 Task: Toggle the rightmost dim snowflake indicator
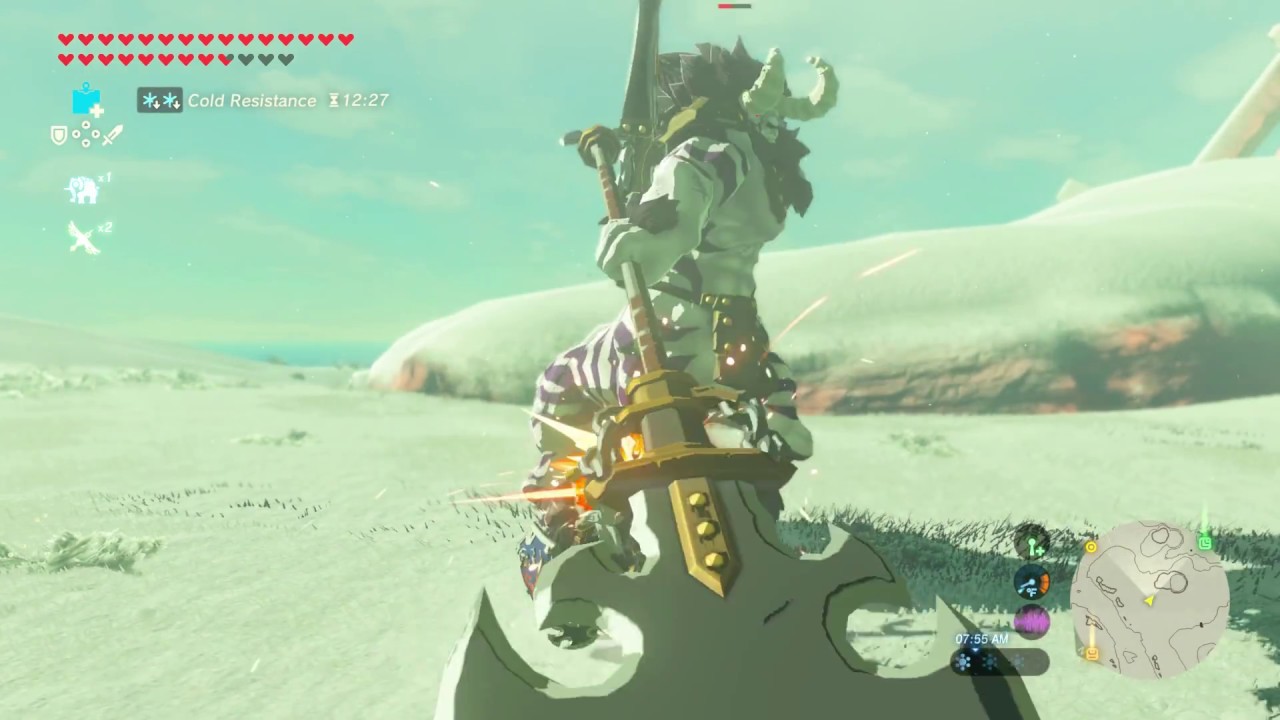point(1016,662)
